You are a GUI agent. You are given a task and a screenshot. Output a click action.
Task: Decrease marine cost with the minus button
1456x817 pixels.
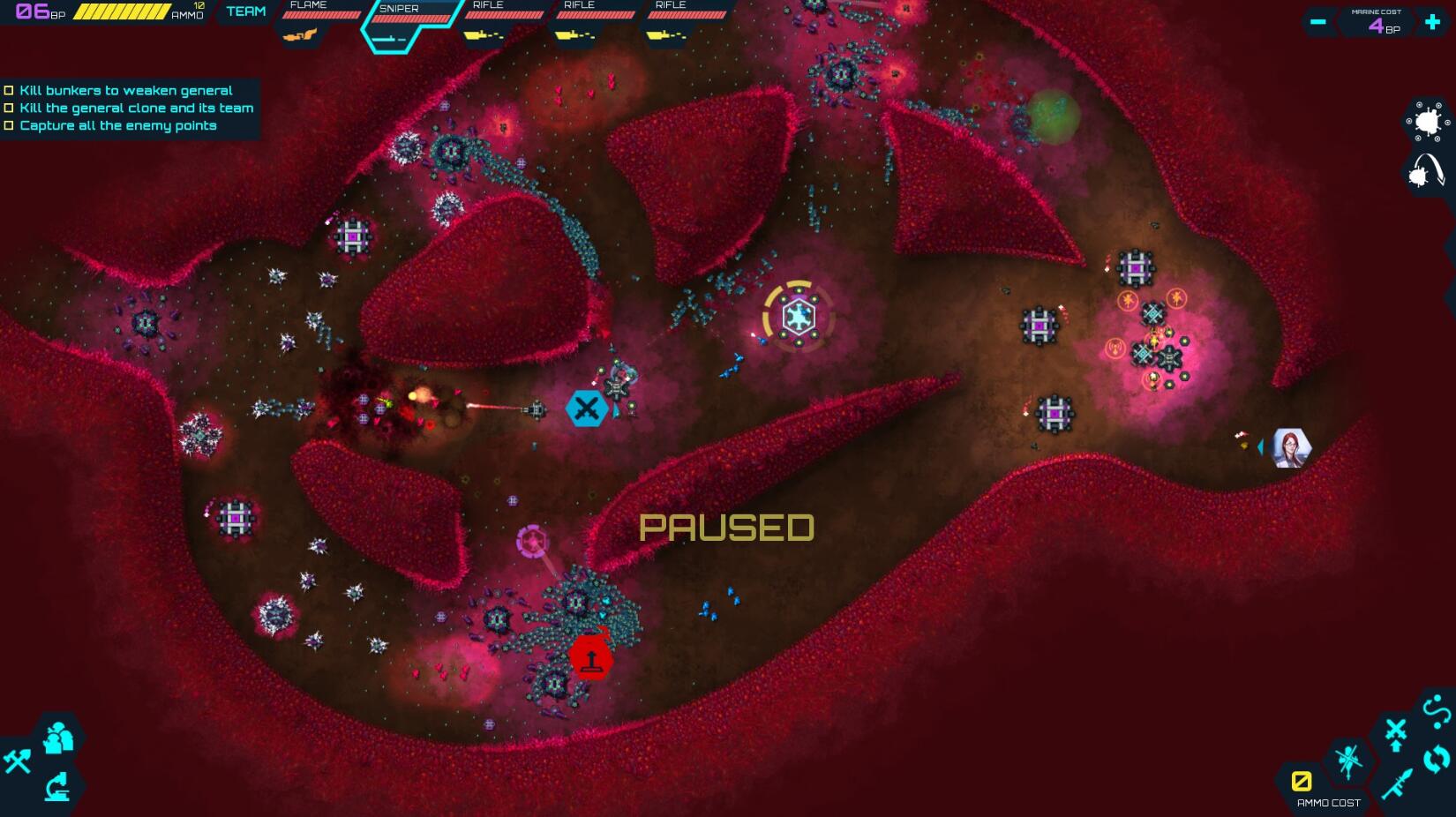1317,22
